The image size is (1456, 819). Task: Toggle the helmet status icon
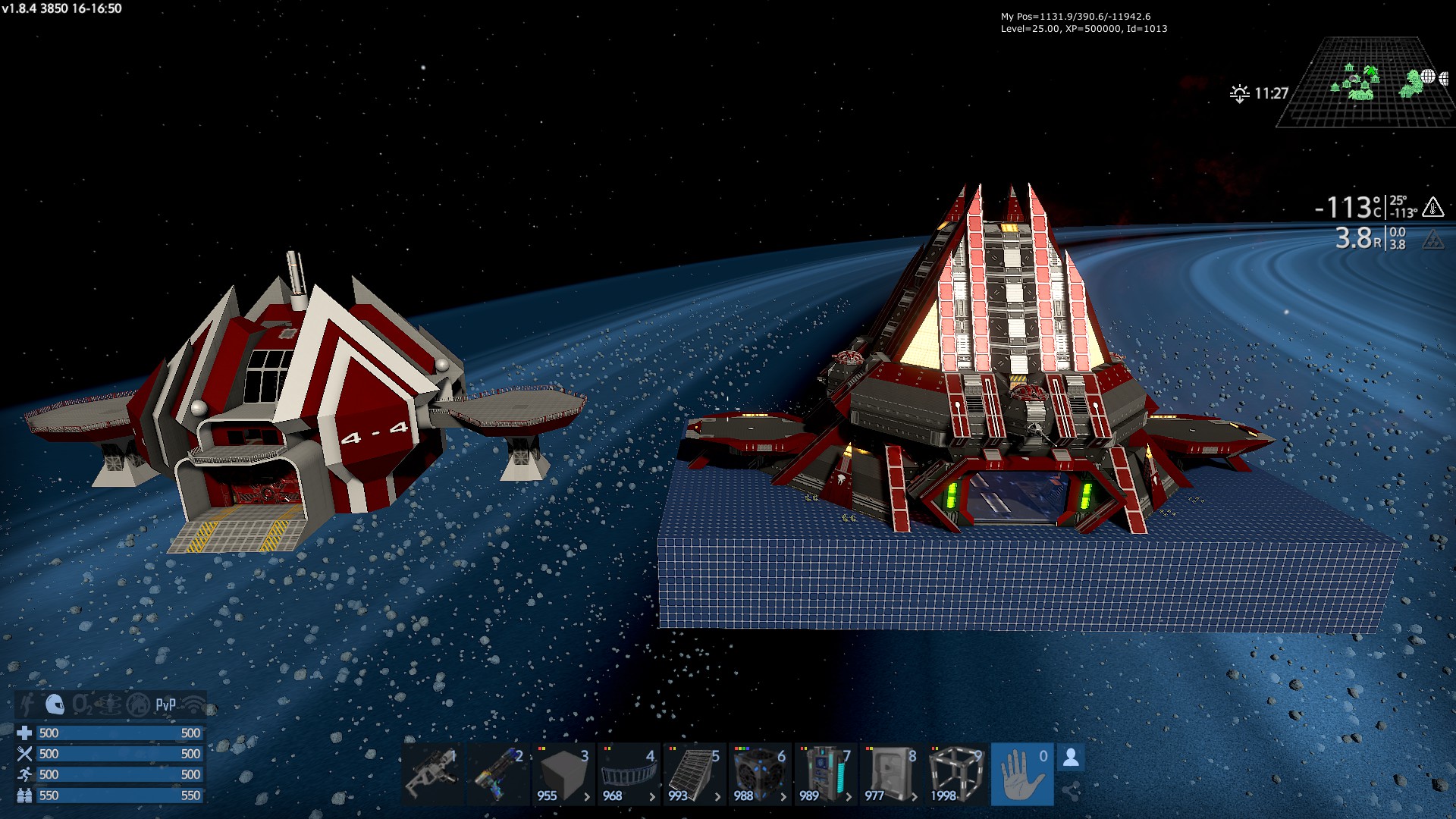coord(55,704)
